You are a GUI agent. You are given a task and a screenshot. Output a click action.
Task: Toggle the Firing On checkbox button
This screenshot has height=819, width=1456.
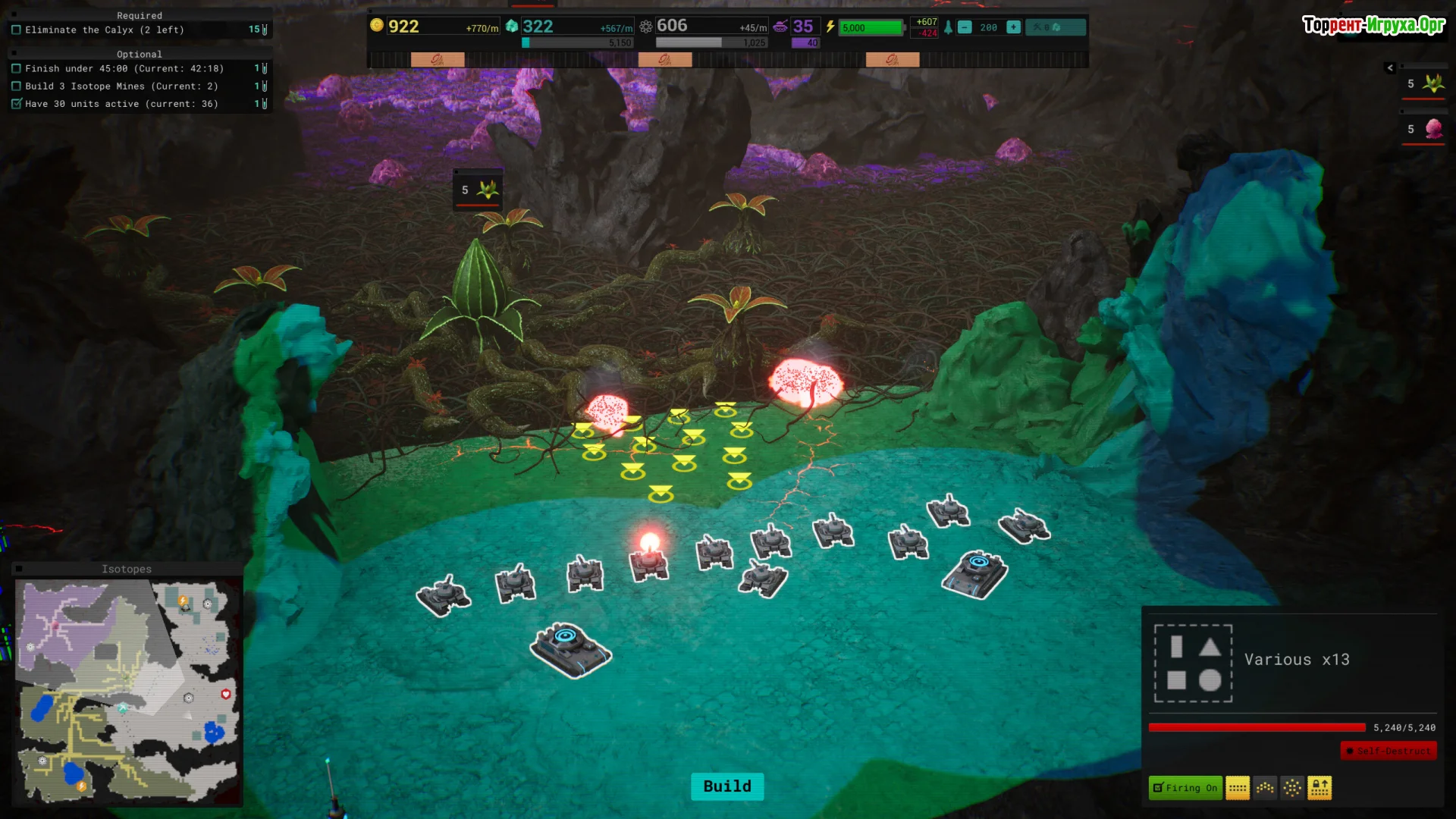1185,788
